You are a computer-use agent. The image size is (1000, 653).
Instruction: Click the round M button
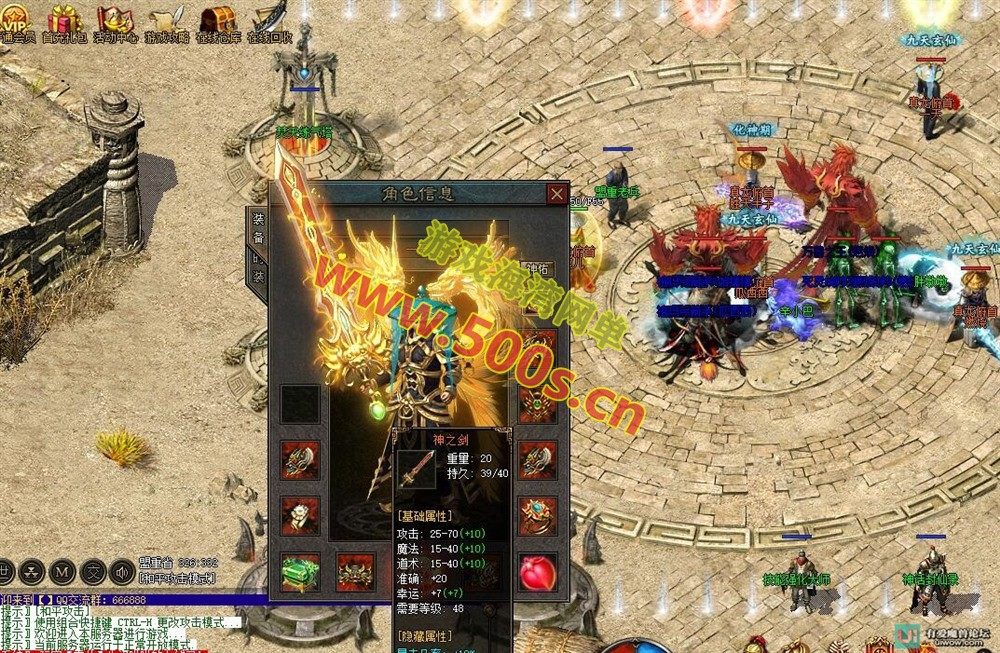pos(63,572)
